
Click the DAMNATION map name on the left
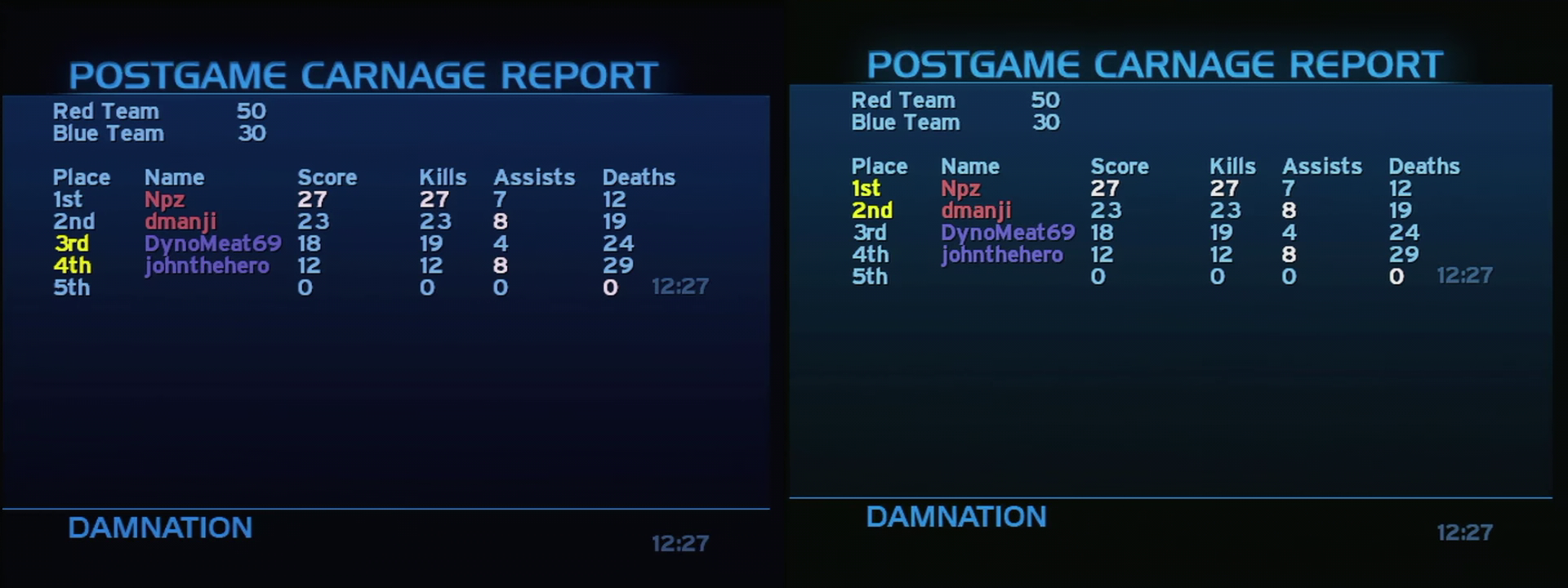click(159, 528)
